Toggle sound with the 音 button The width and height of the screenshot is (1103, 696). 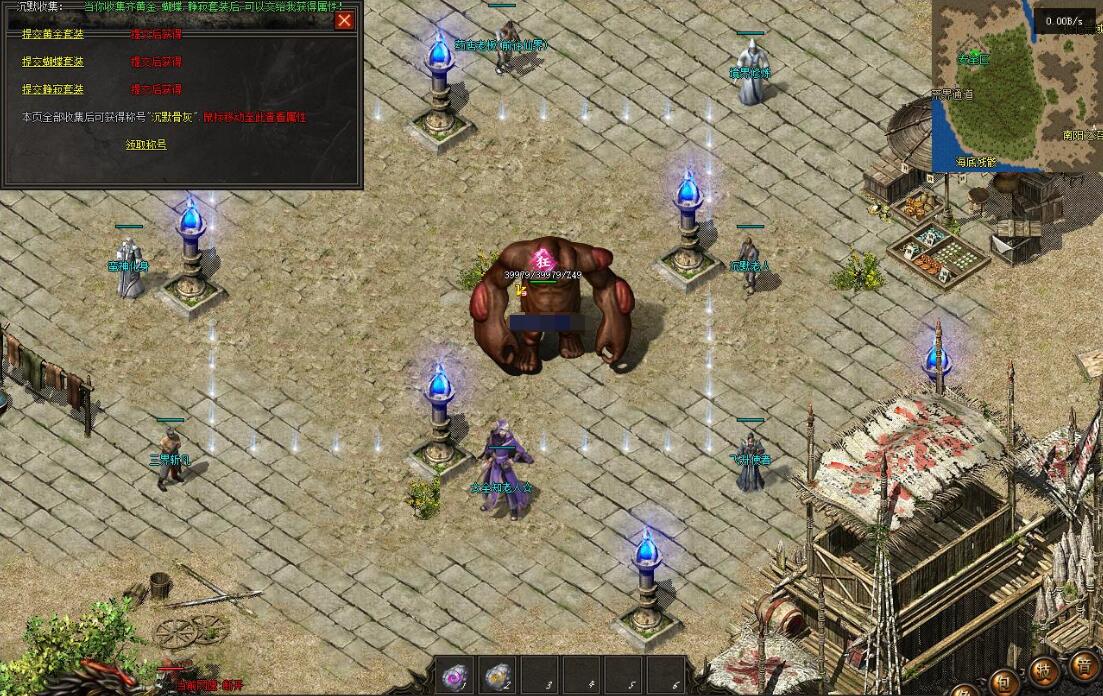pos(1083,665)
